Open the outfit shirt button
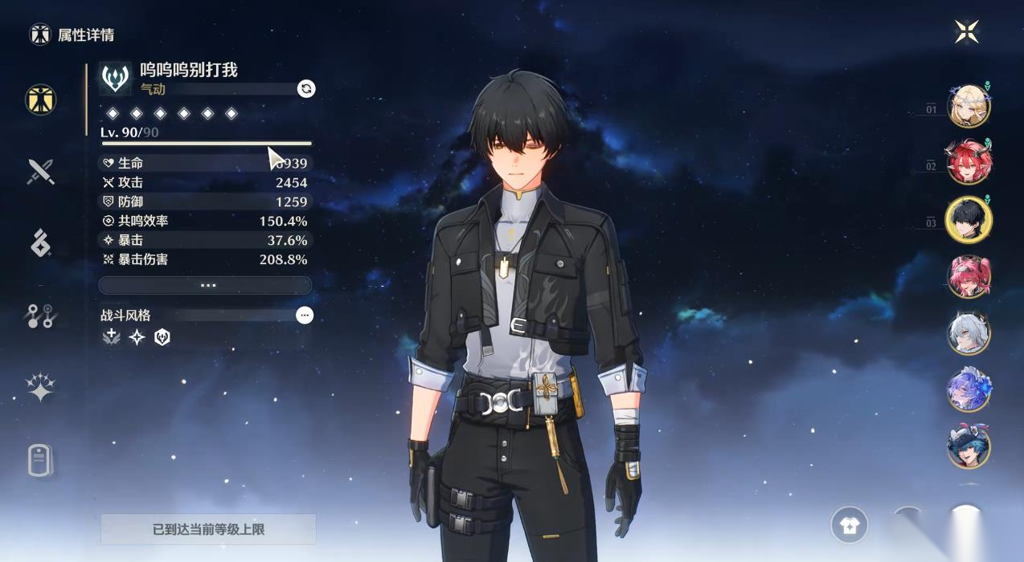The width and height of the screenshot is (1024, 562). [x=849, y=526]
